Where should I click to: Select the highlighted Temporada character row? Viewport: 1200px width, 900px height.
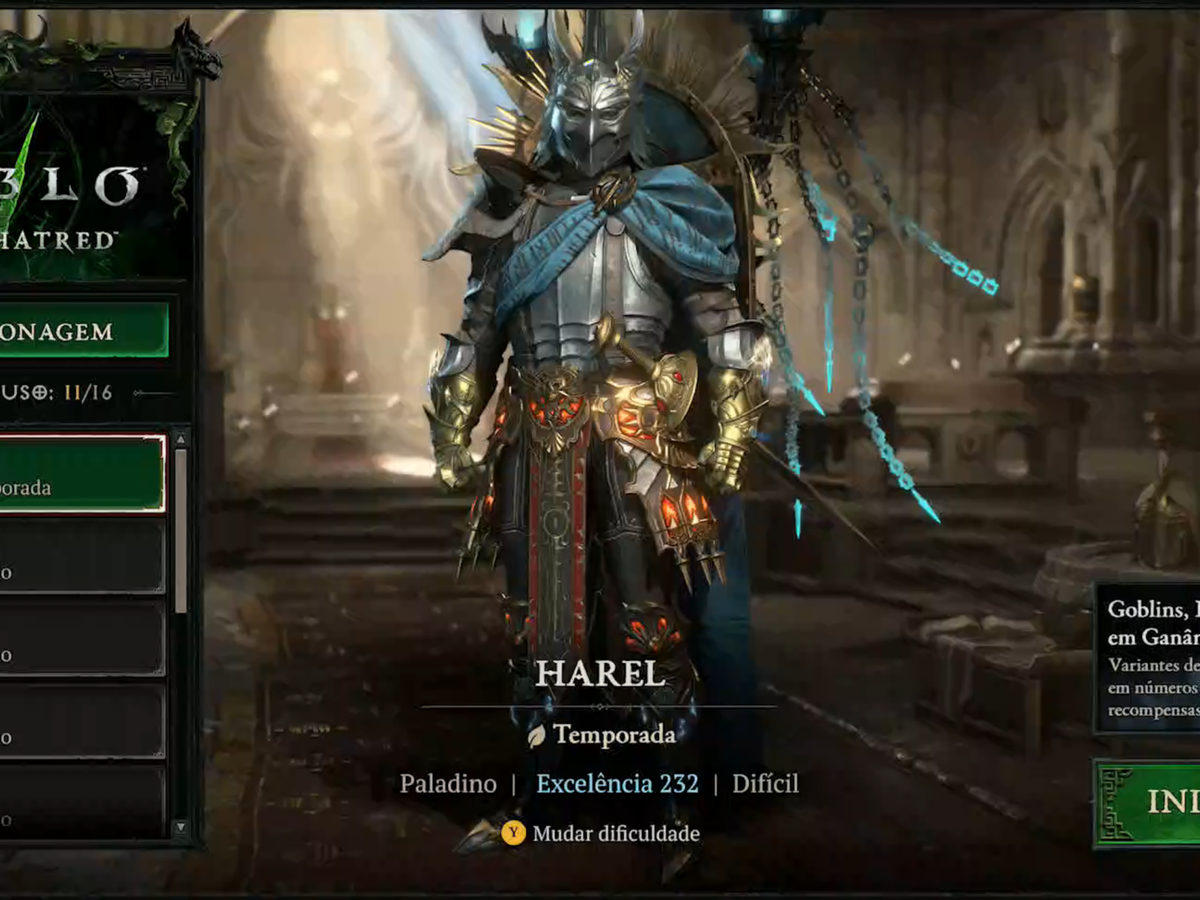[82, 474]
